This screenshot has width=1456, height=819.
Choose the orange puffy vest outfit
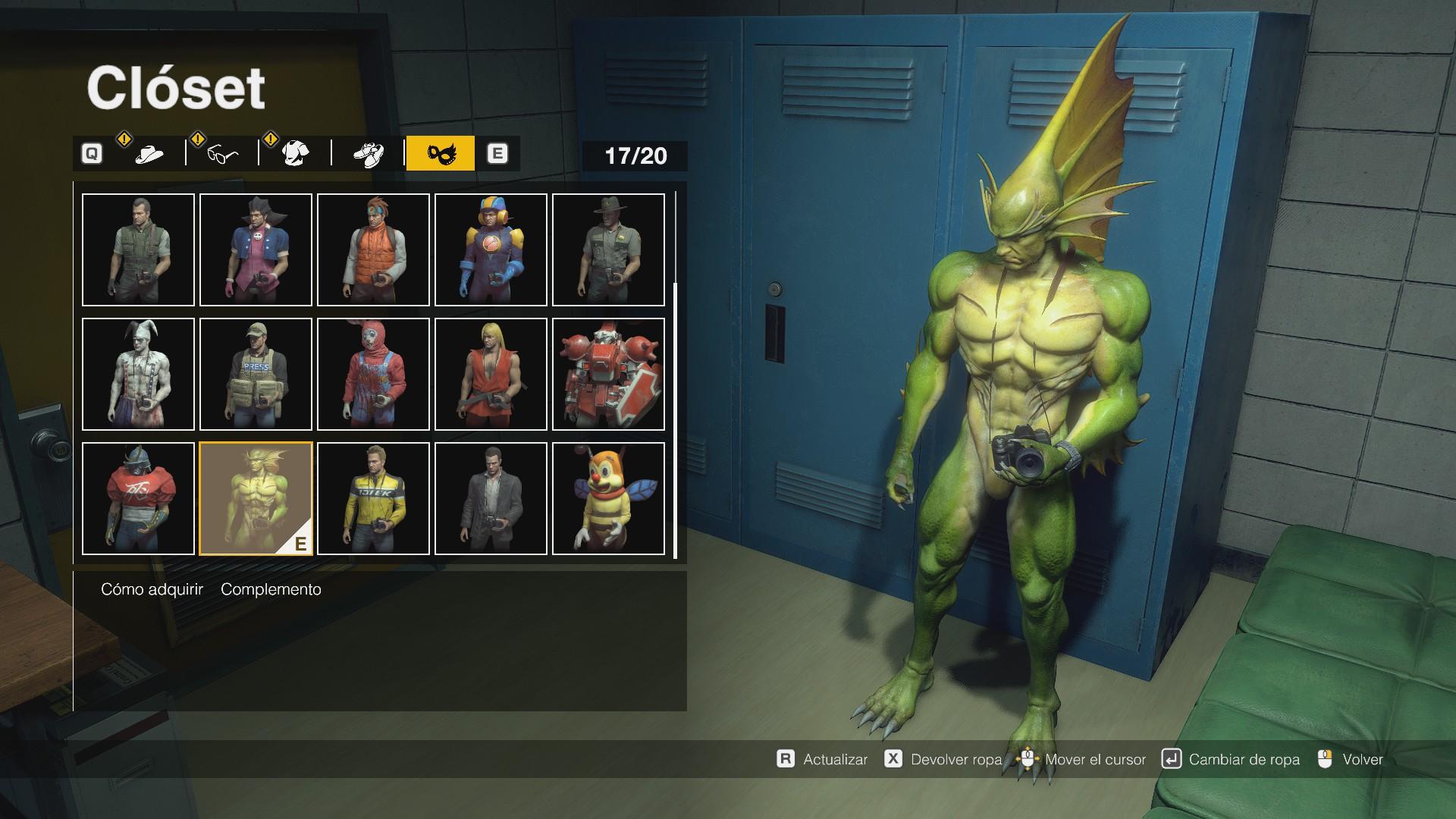click(x=373, y=249)
